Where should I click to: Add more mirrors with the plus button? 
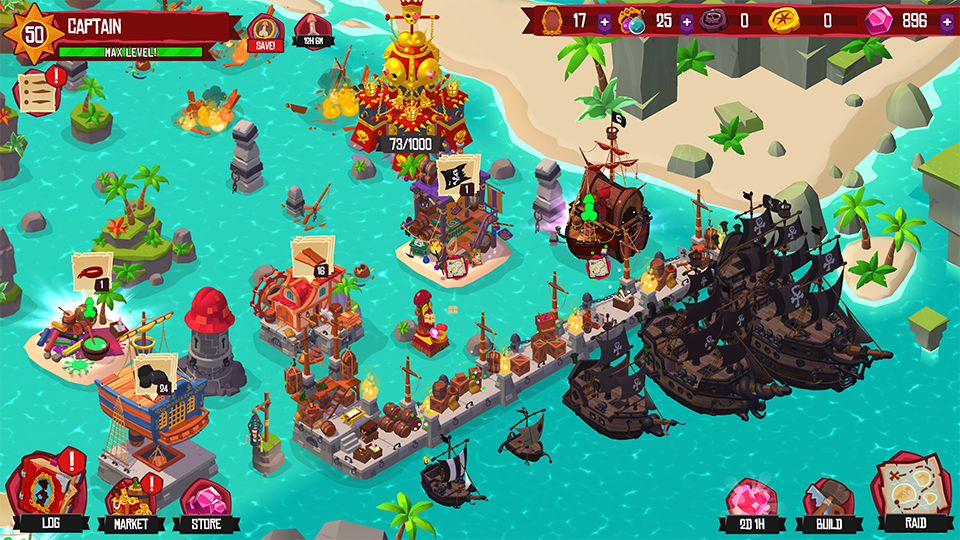point(604,21)
